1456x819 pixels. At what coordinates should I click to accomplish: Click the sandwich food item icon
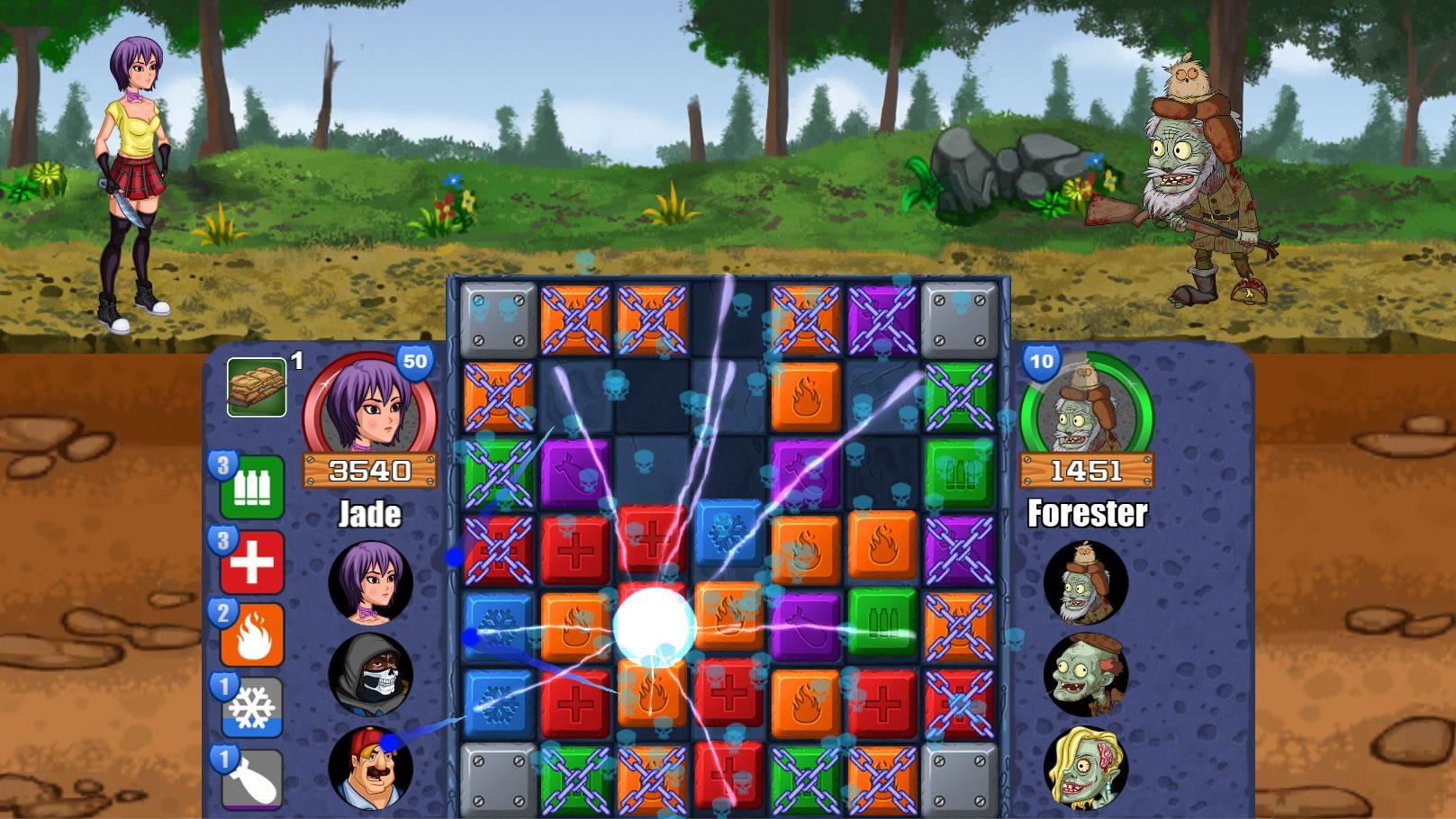click(x=255, y=387)
